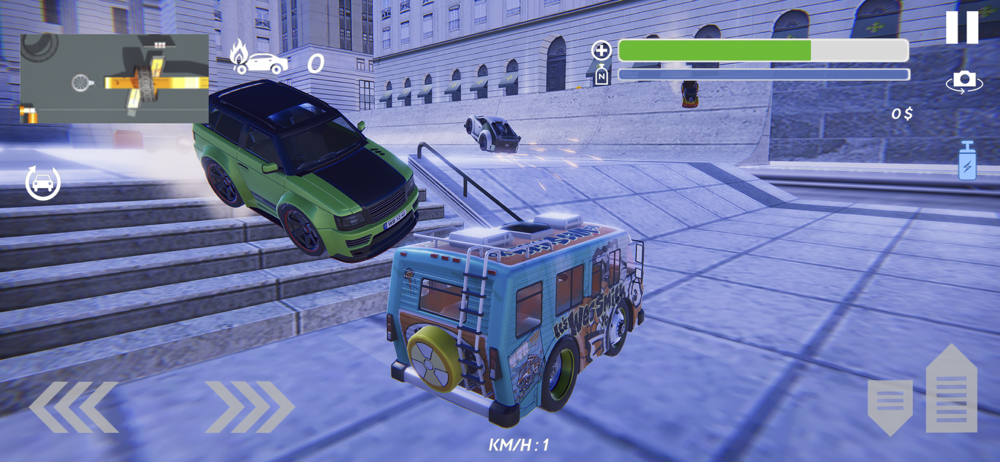Steer left with the left arrows
The height and width of the screenshot is (462, 1000).
73,407
